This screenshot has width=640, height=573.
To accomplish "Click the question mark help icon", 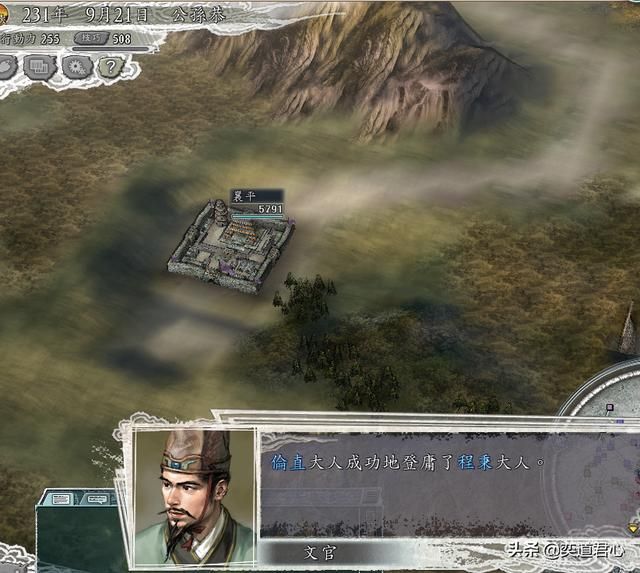I will coord(111,67).
